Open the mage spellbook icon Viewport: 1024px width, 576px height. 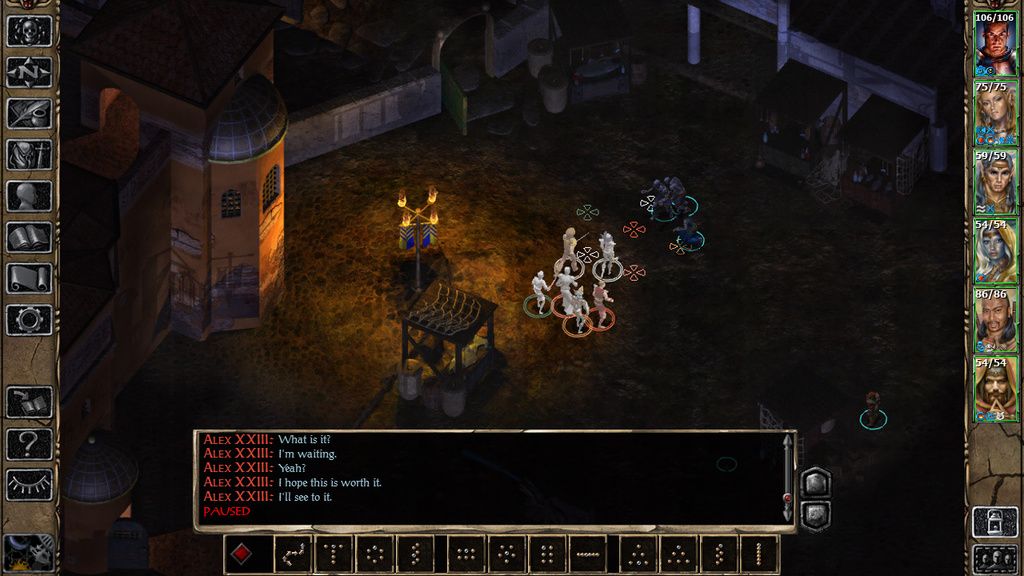pos(29,237)
